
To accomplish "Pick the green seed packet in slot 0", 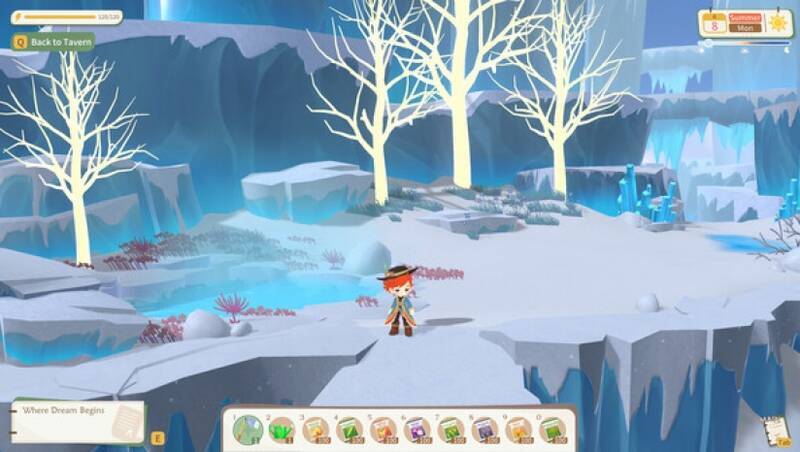I will 553,430.
